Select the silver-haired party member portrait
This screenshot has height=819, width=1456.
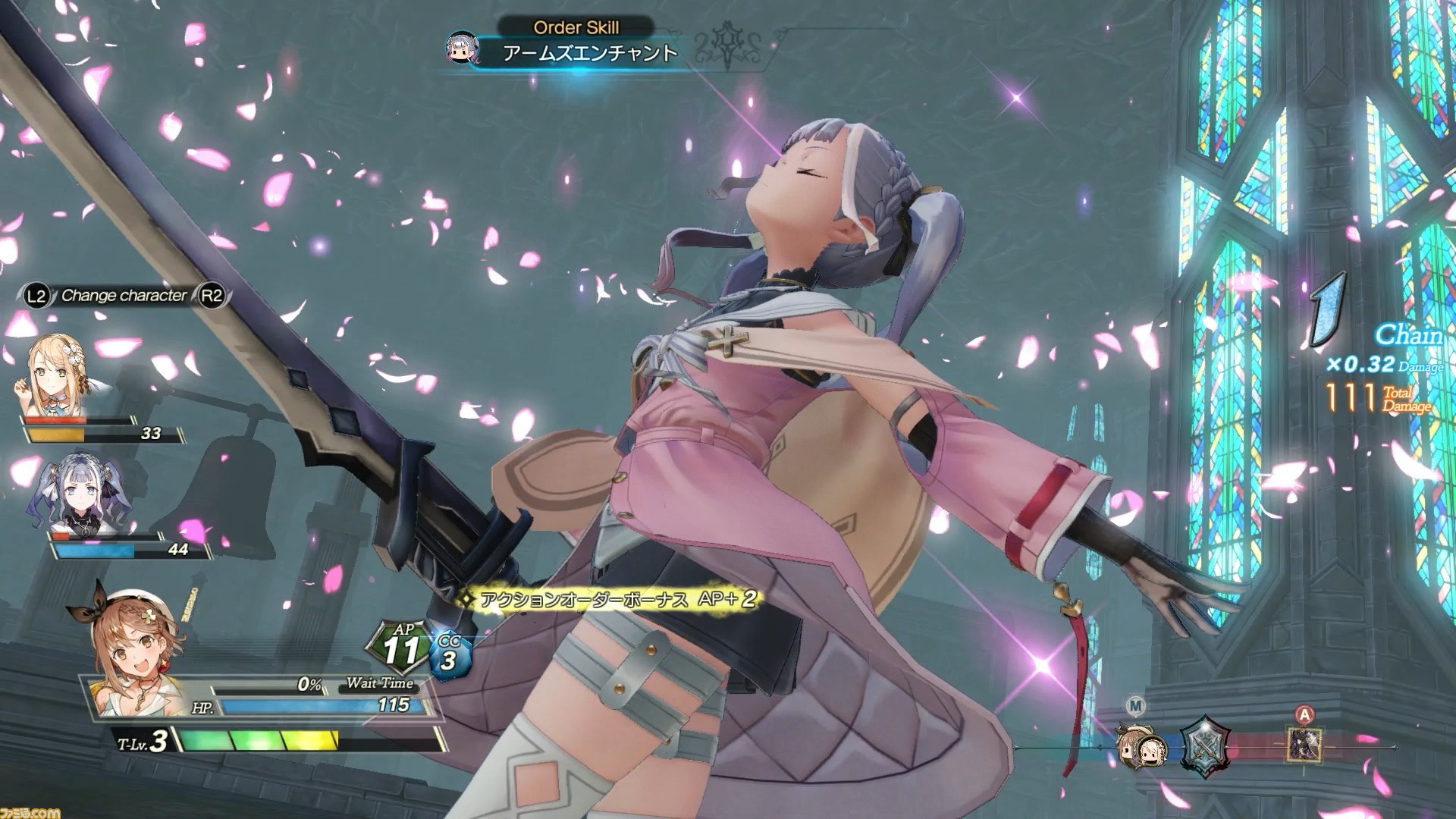tap(80, 492)
